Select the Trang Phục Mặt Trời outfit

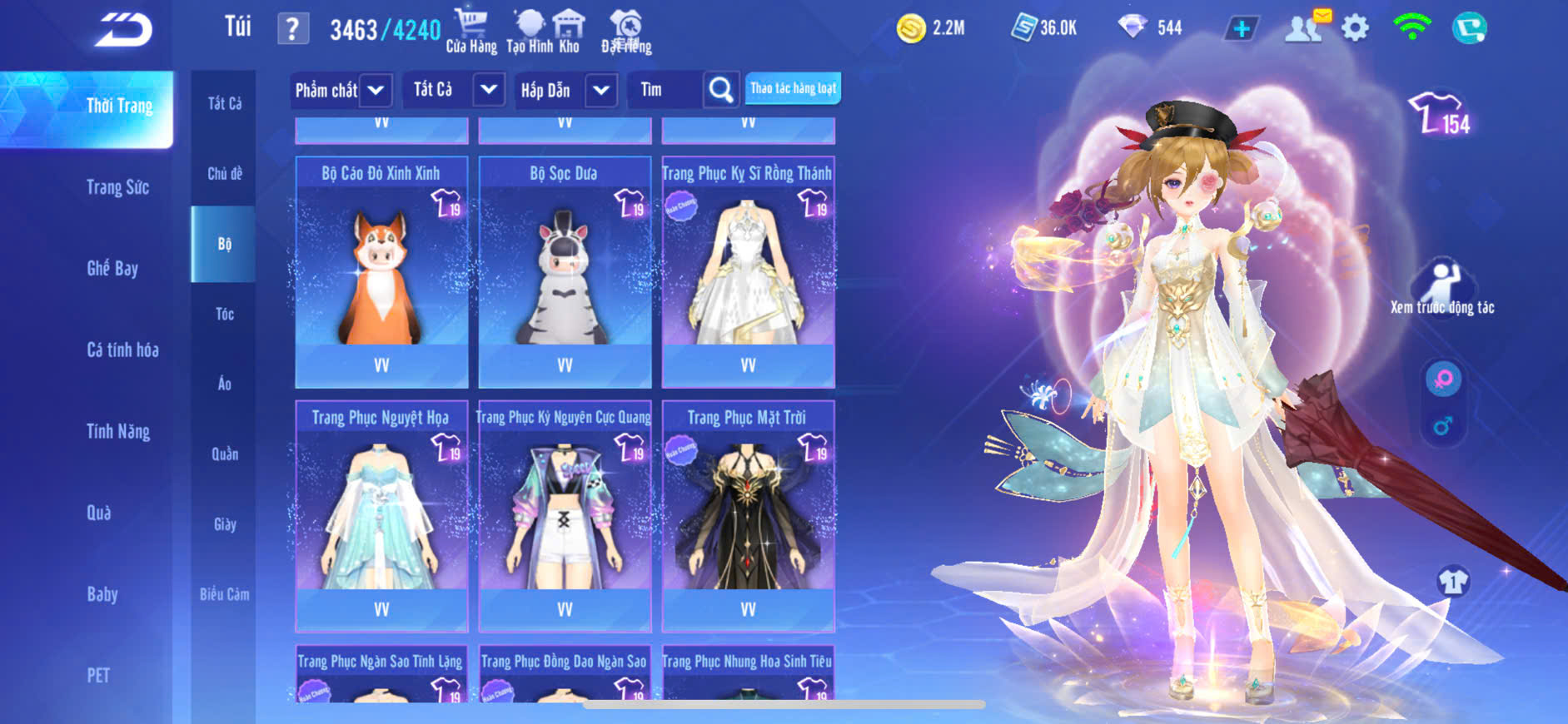click(x=748, y=516)
